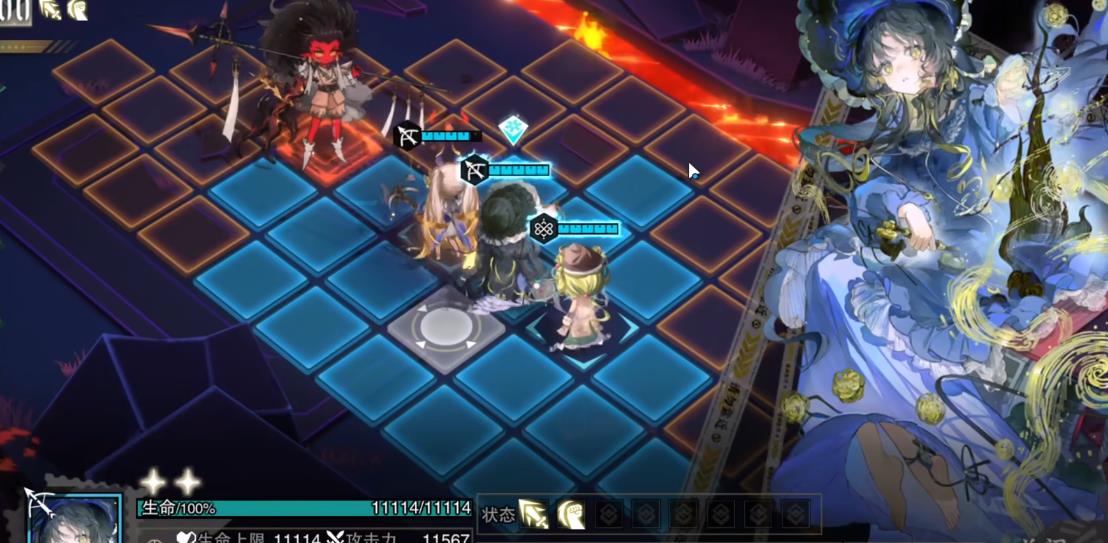Inspect the fist buff icon beside 状态
1108x543 pixels.
tap(571, 514)
